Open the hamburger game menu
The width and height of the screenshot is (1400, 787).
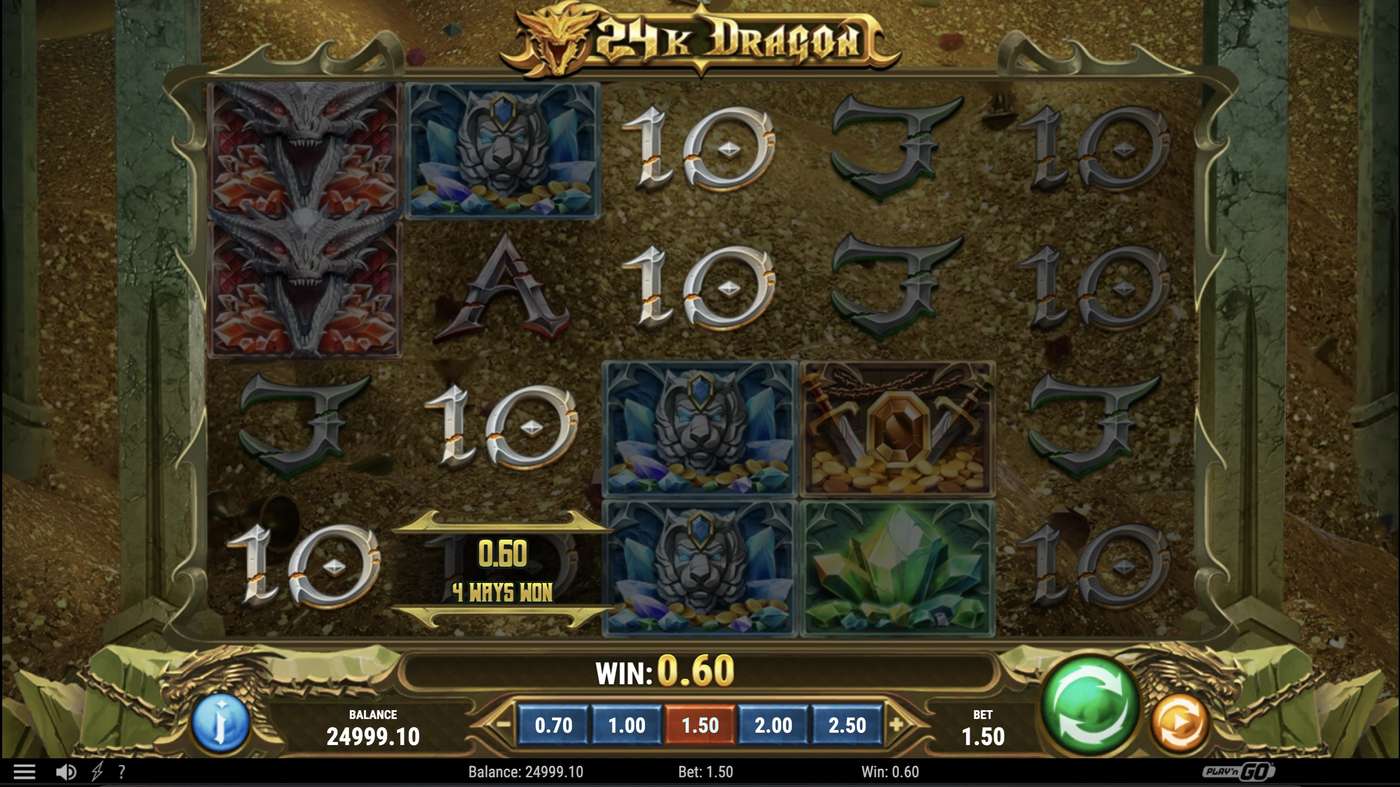pos(22,771)
